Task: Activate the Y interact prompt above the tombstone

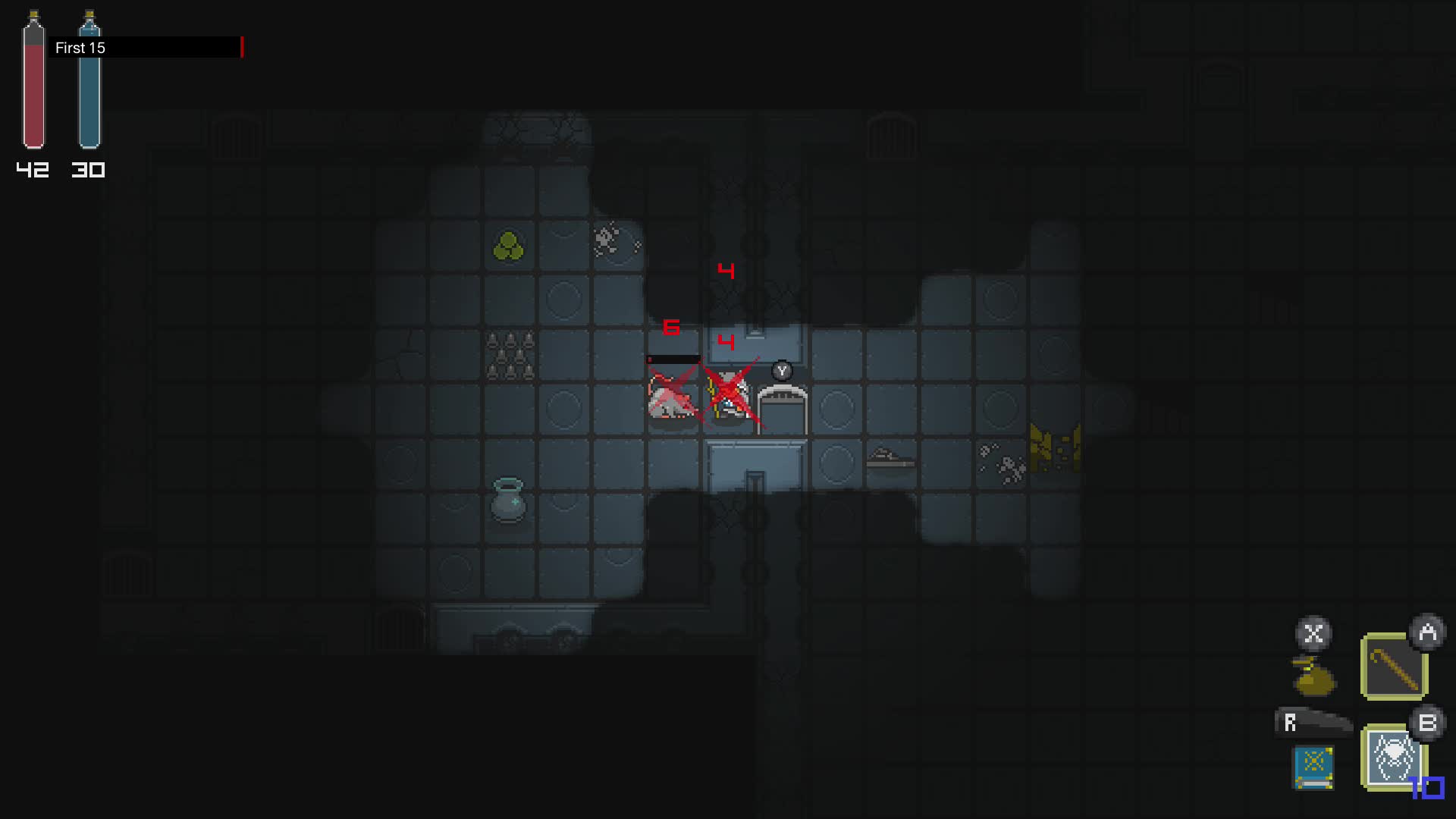Action: [x=781, y=372]
